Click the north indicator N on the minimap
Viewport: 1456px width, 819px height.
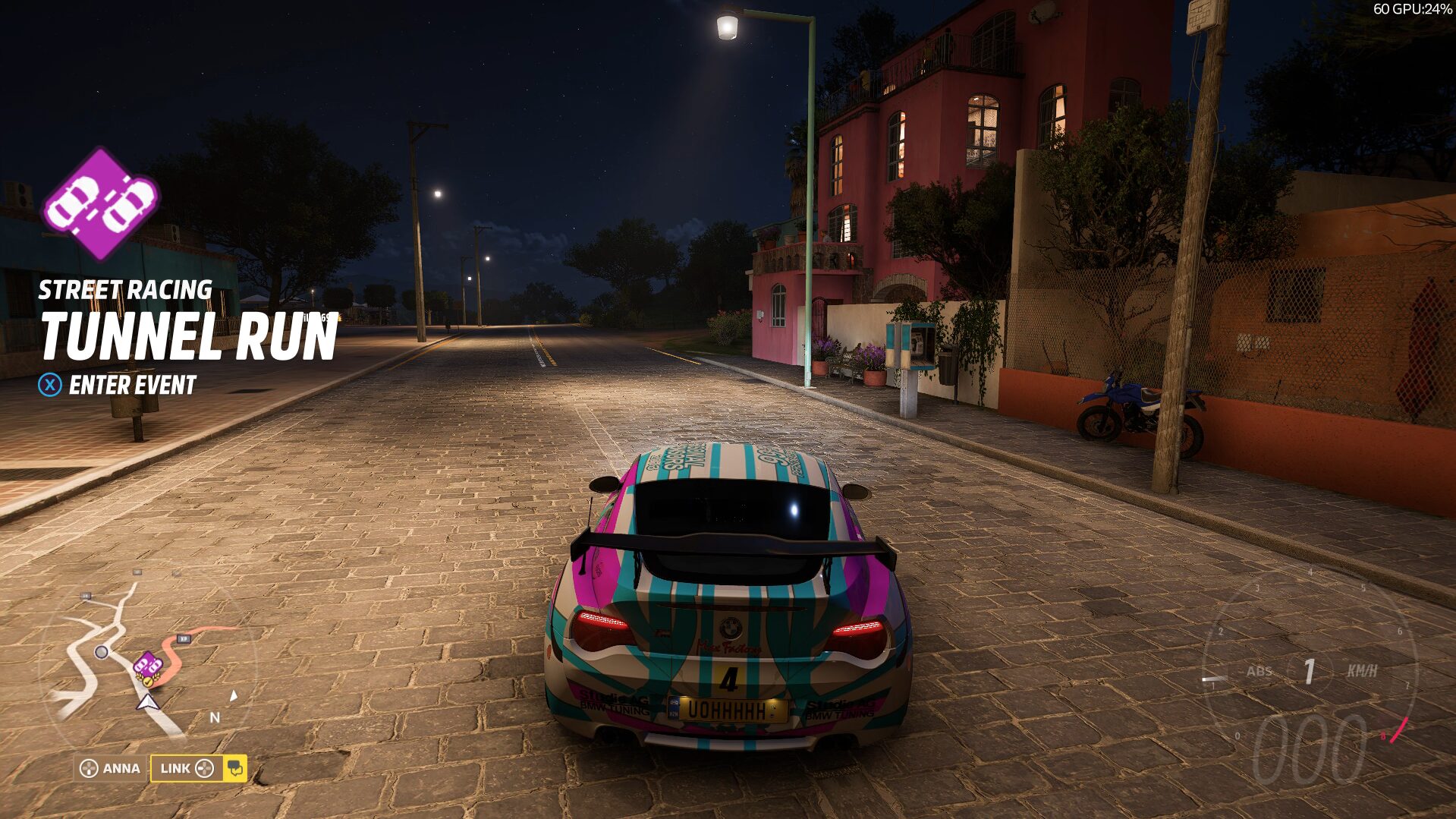click(214, 718)
